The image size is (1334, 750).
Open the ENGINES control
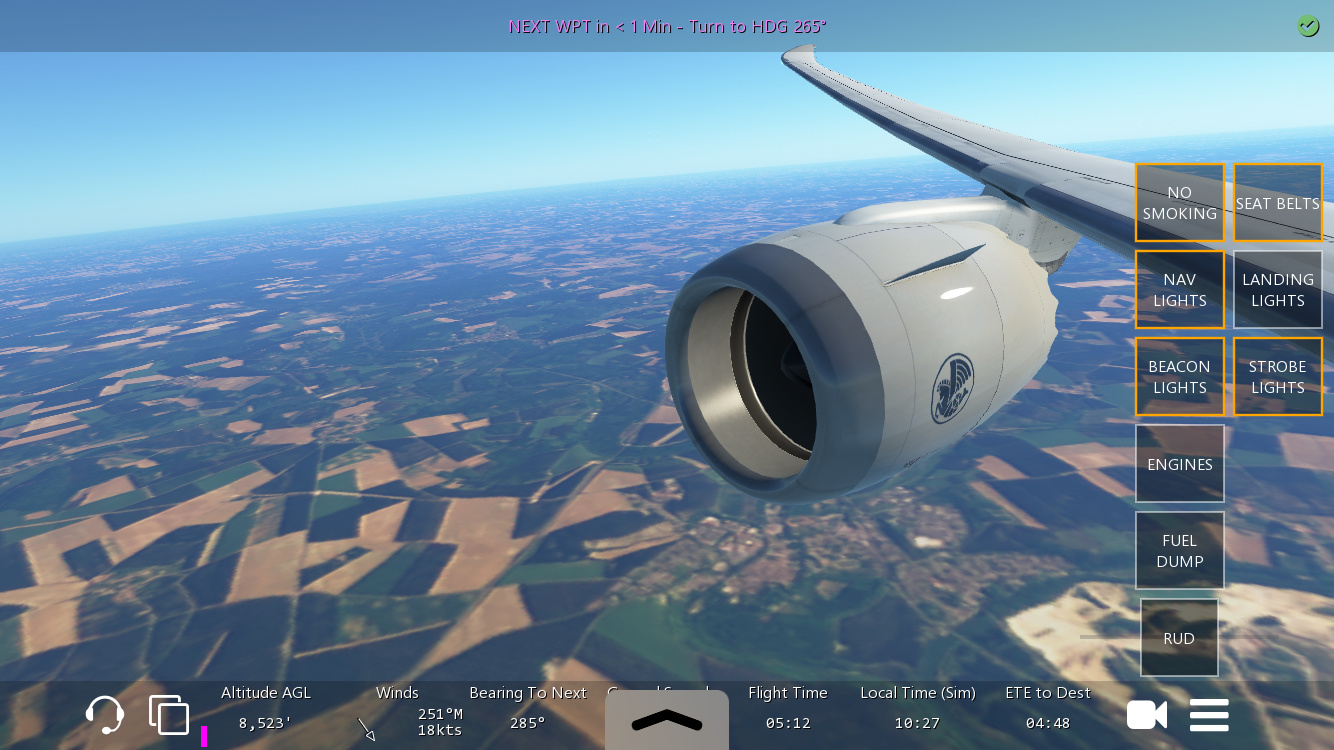pyautogui.click(x=1179, y=464)
